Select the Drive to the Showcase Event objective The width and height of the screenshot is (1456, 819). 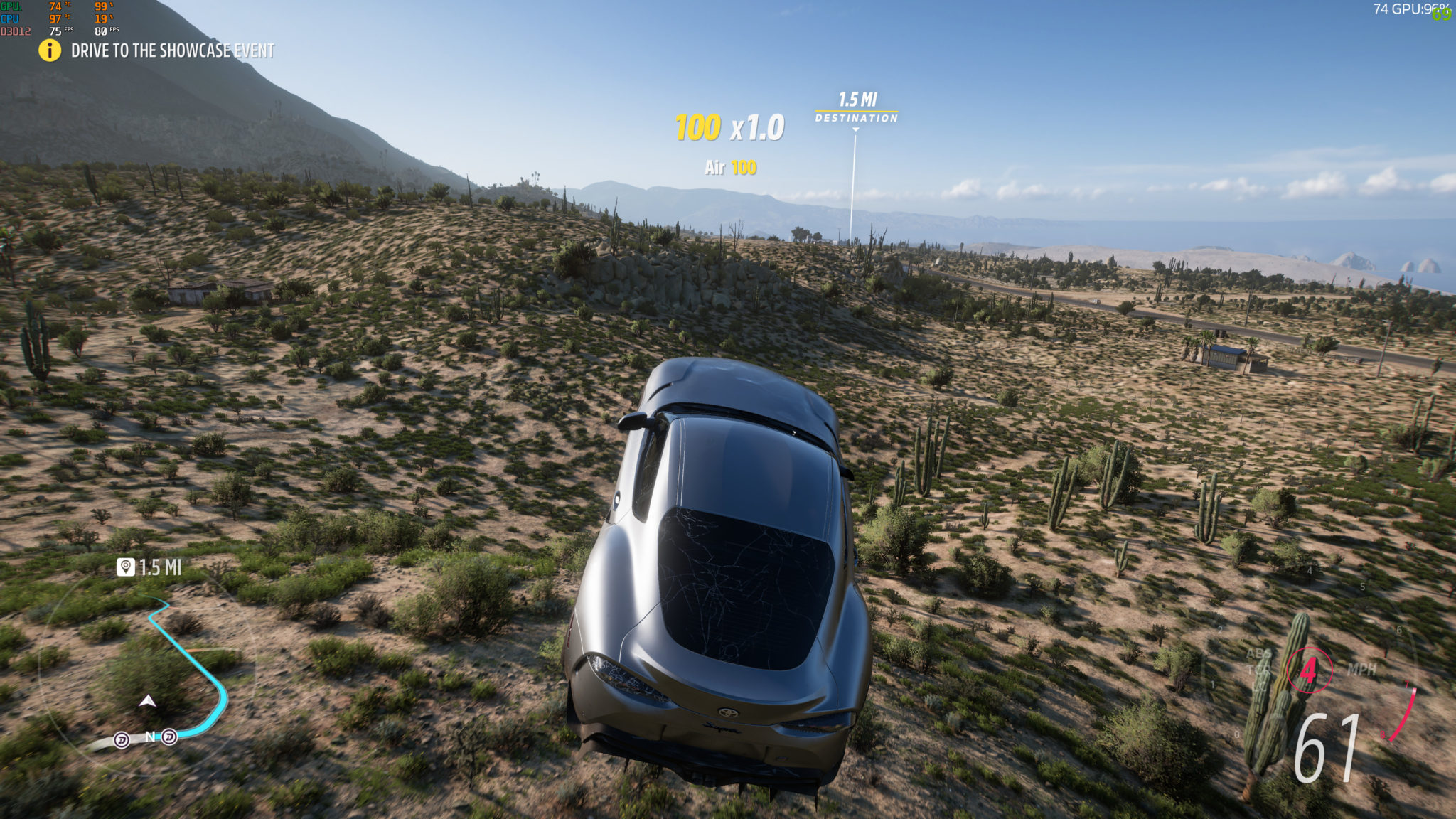[173, 50]
